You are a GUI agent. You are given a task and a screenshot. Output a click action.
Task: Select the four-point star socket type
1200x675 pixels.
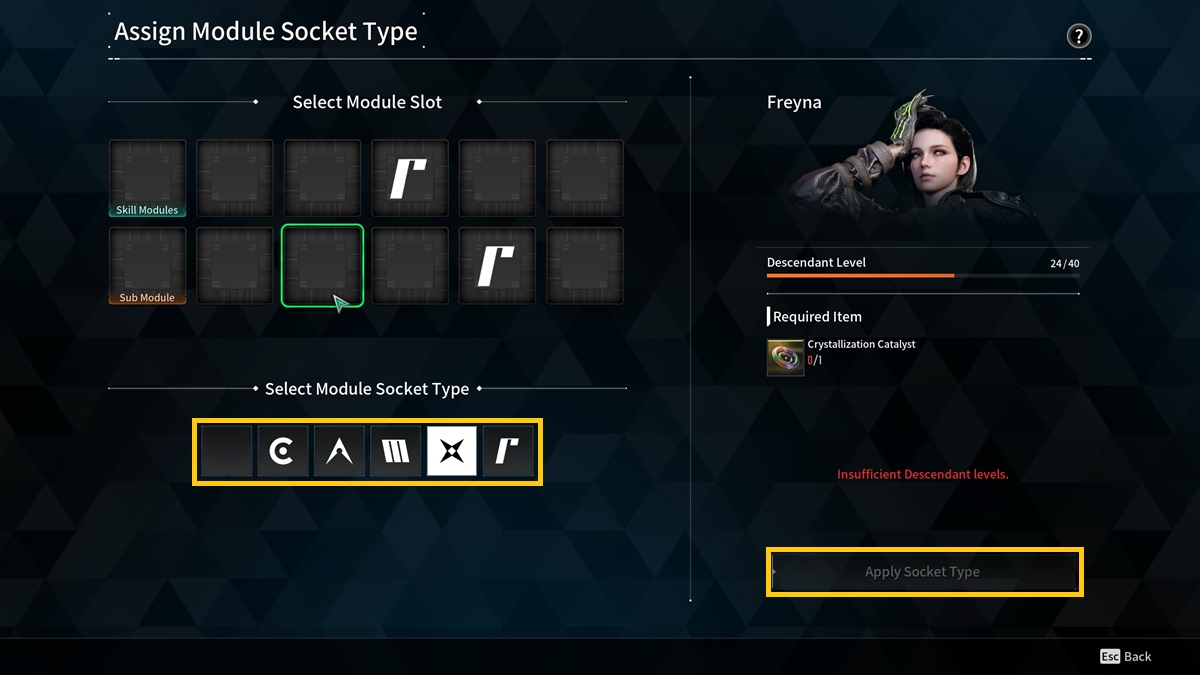coord(452,452)
